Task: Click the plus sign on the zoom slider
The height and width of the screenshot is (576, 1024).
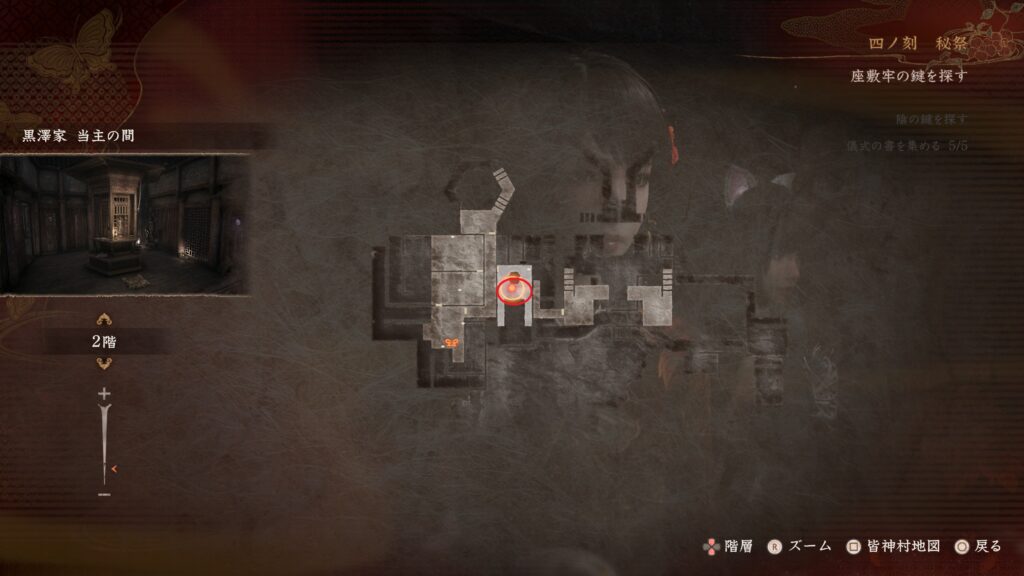Action: pyautogui.click(x=104, y=394)
